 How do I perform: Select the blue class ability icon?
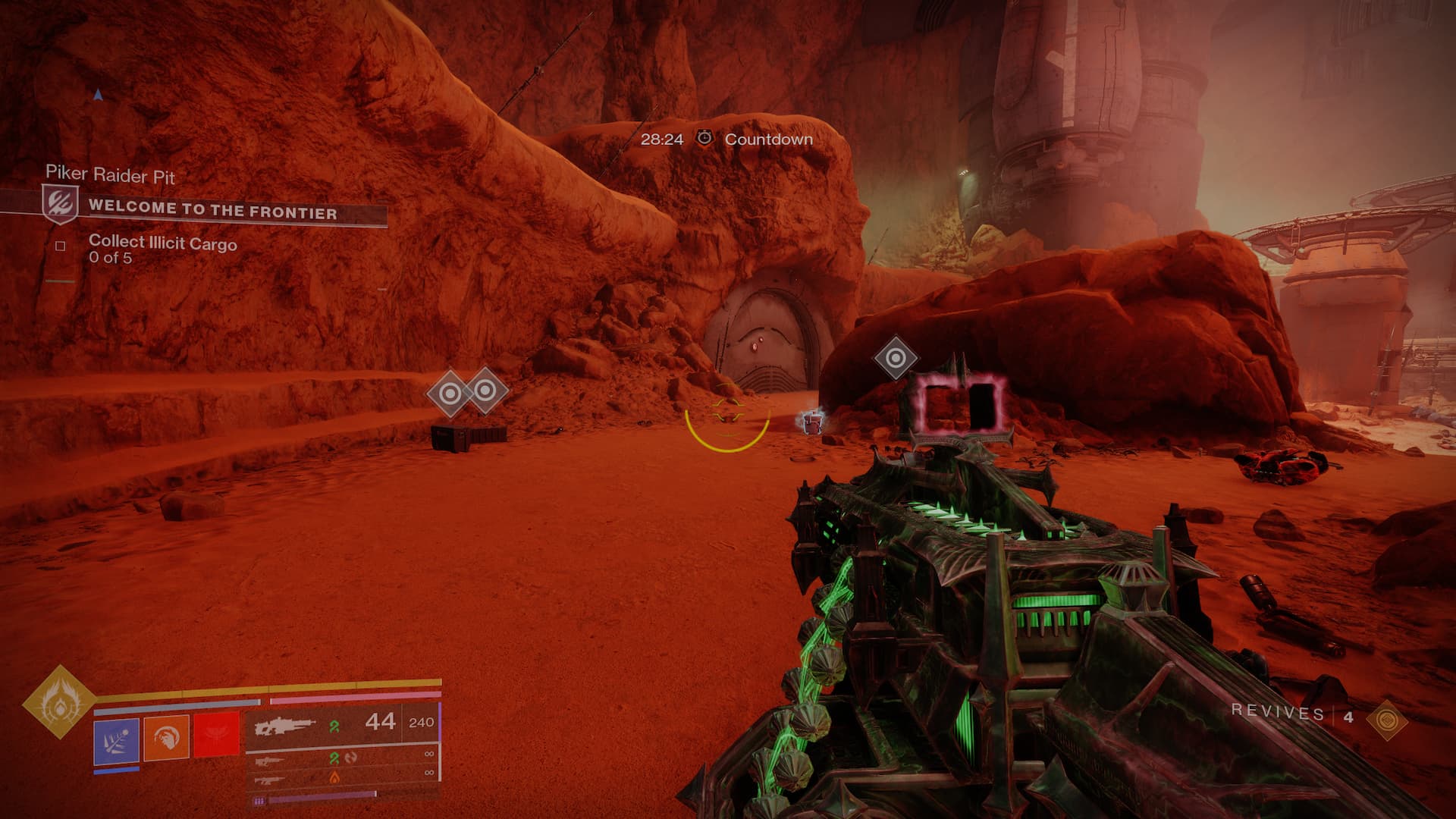(x=116, y=739)
